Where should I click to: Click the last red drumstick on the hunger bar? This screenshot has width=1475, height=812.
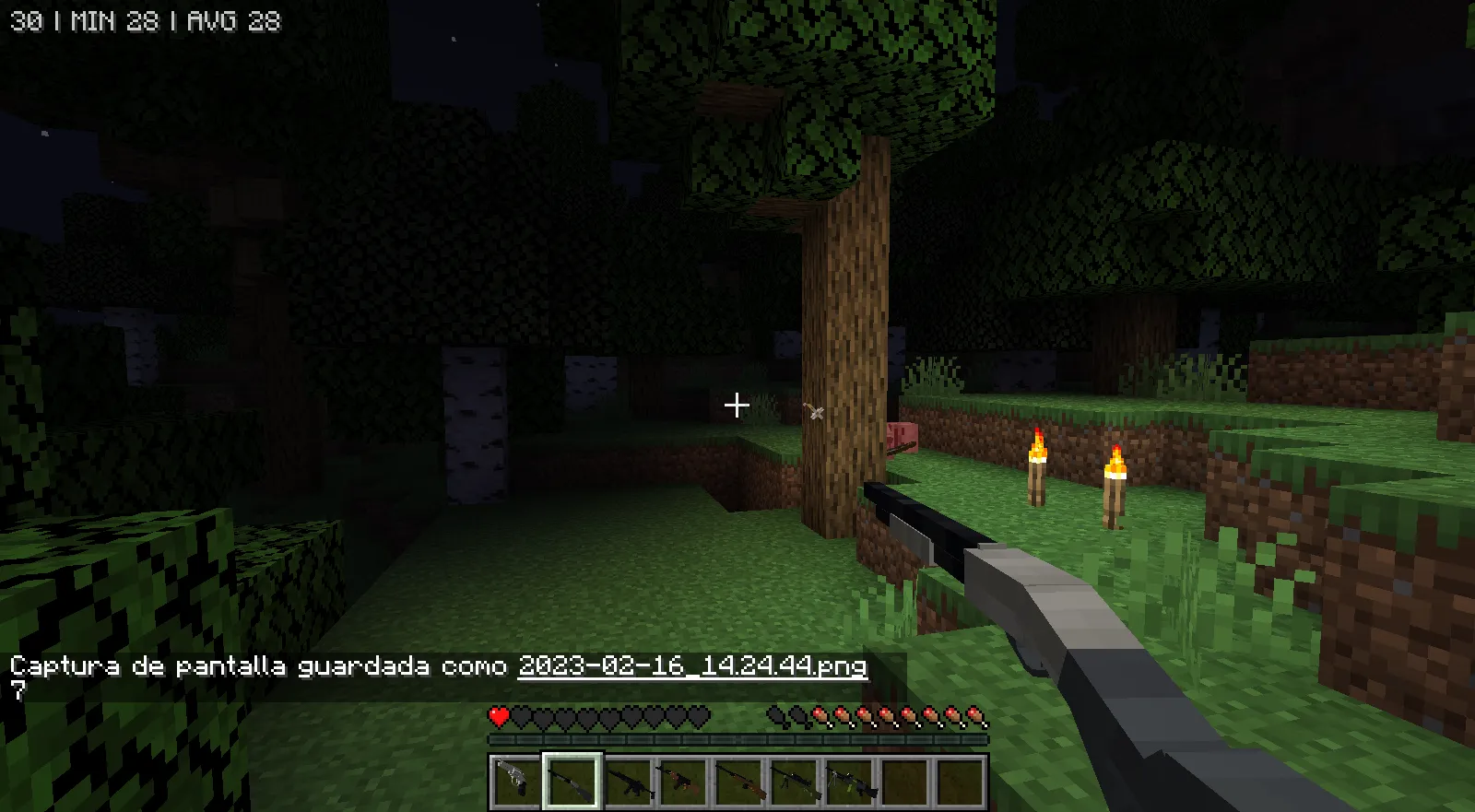click(x=974, y=716)
